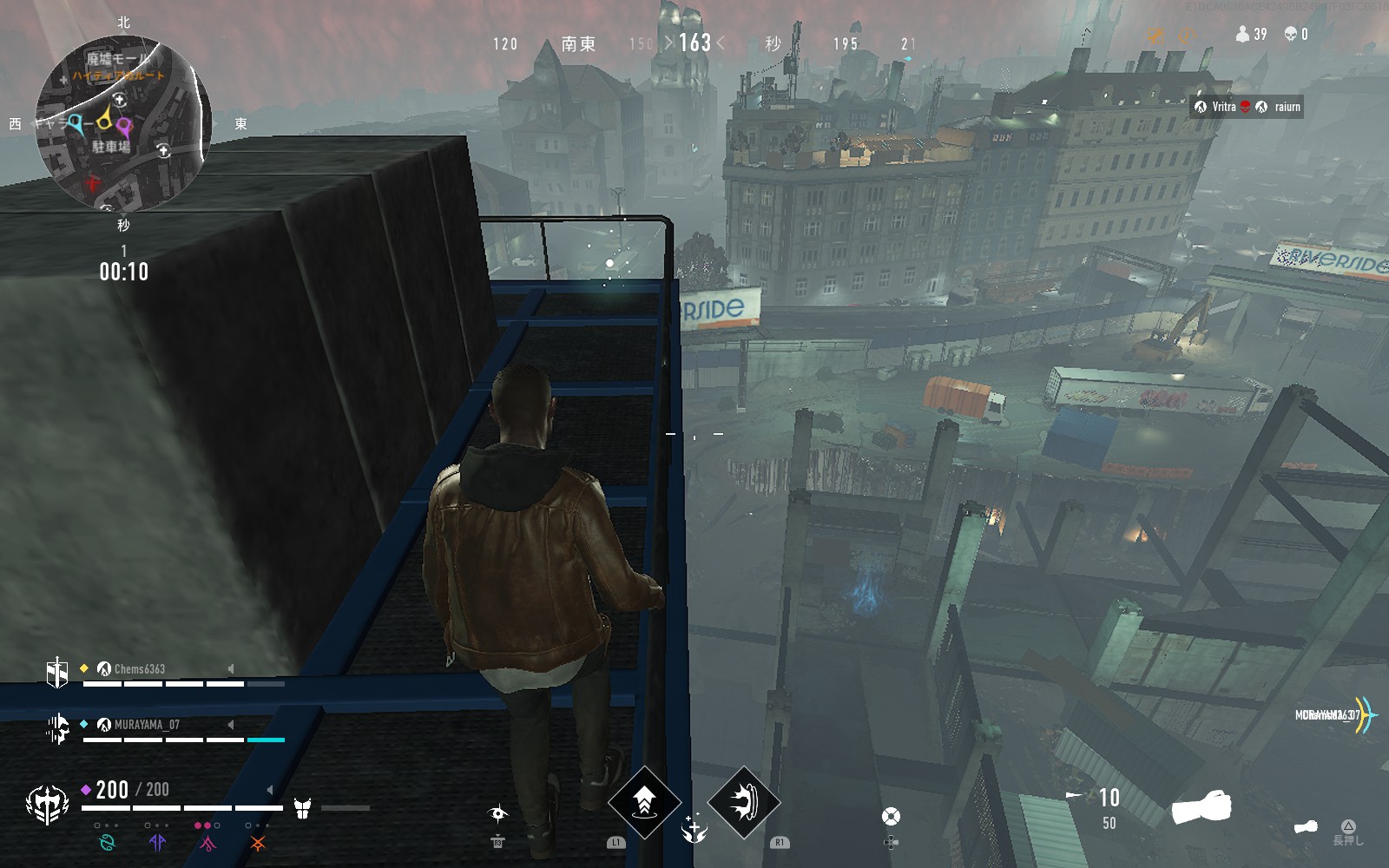Click the small flame passive icon between abilities

point(694,830)
